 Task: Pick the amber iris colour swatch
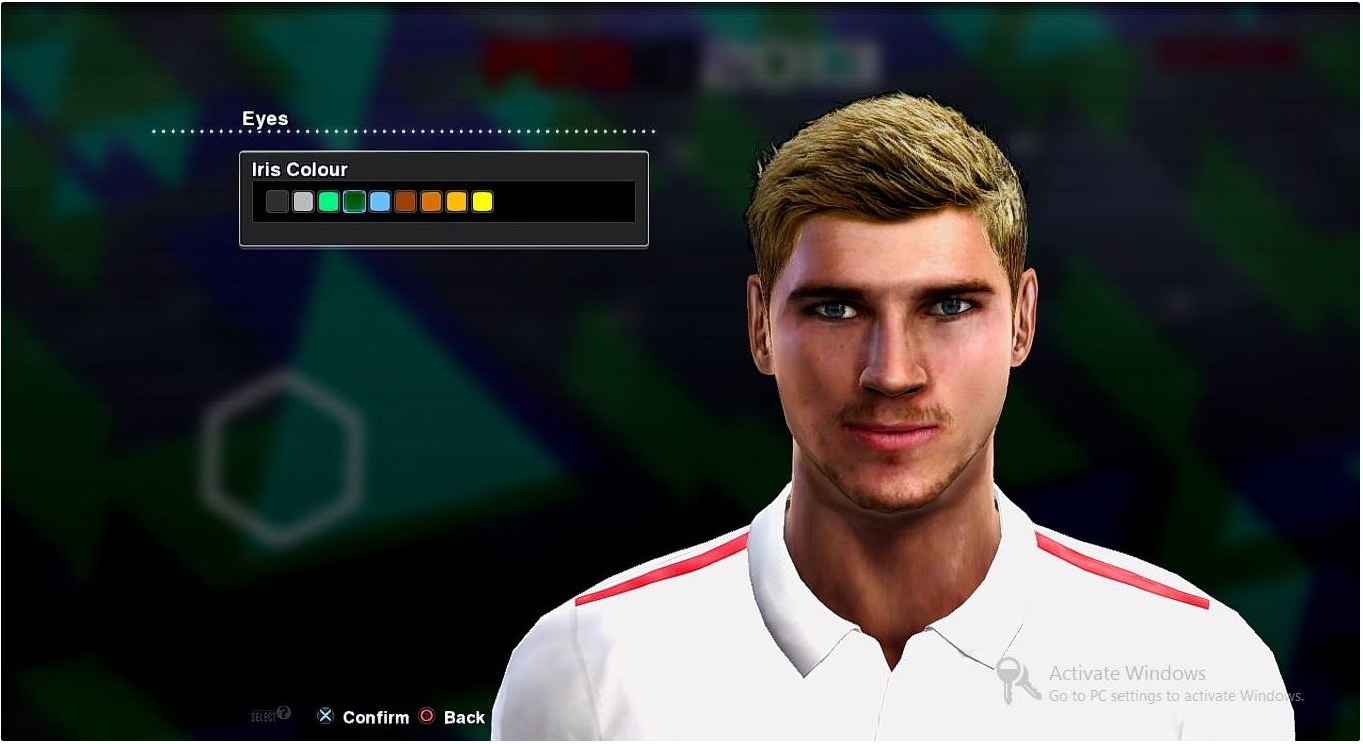coord(457,201)
